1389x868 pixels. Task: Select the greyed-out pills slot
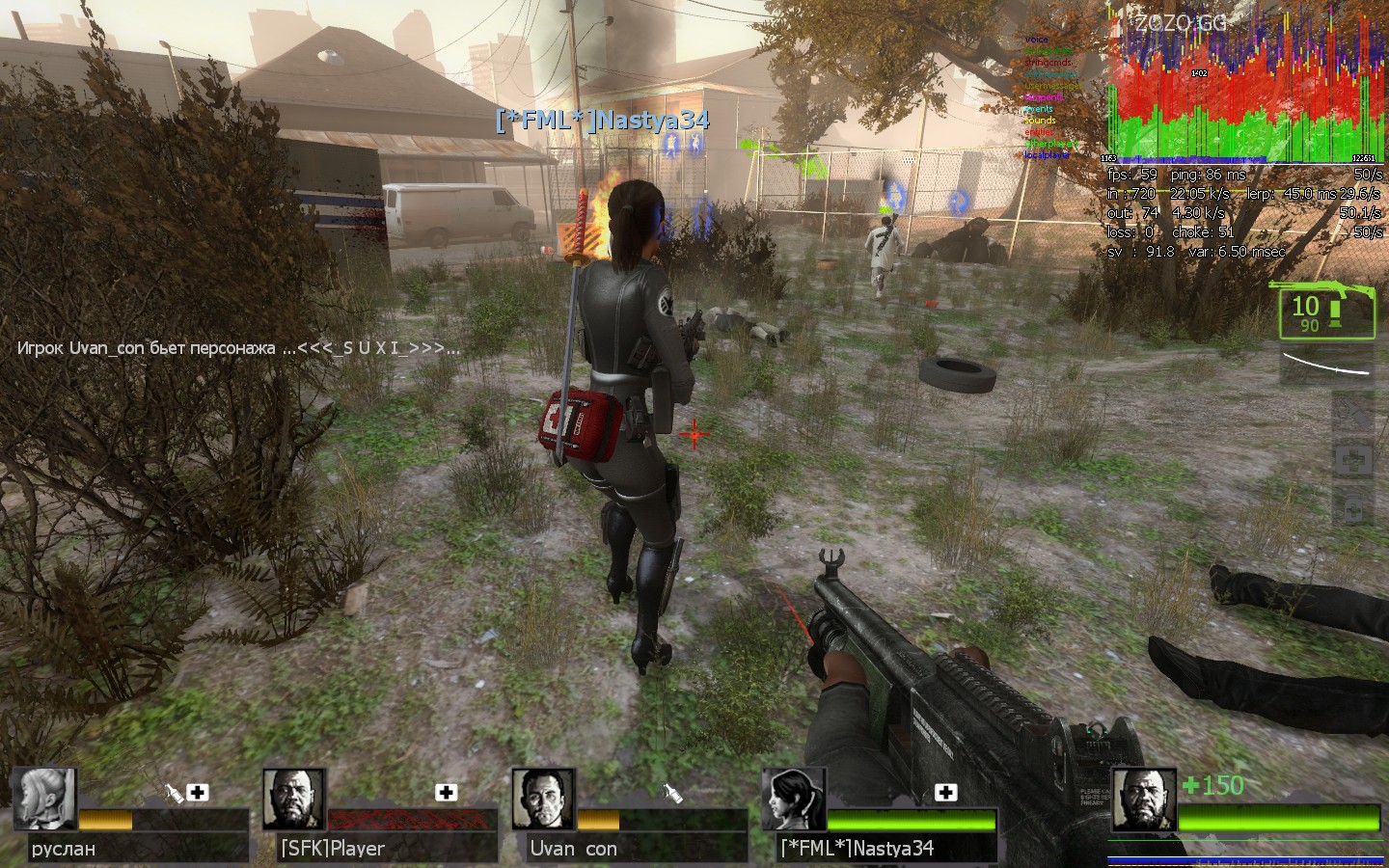pyautogui.click(x=1352, y=506)
